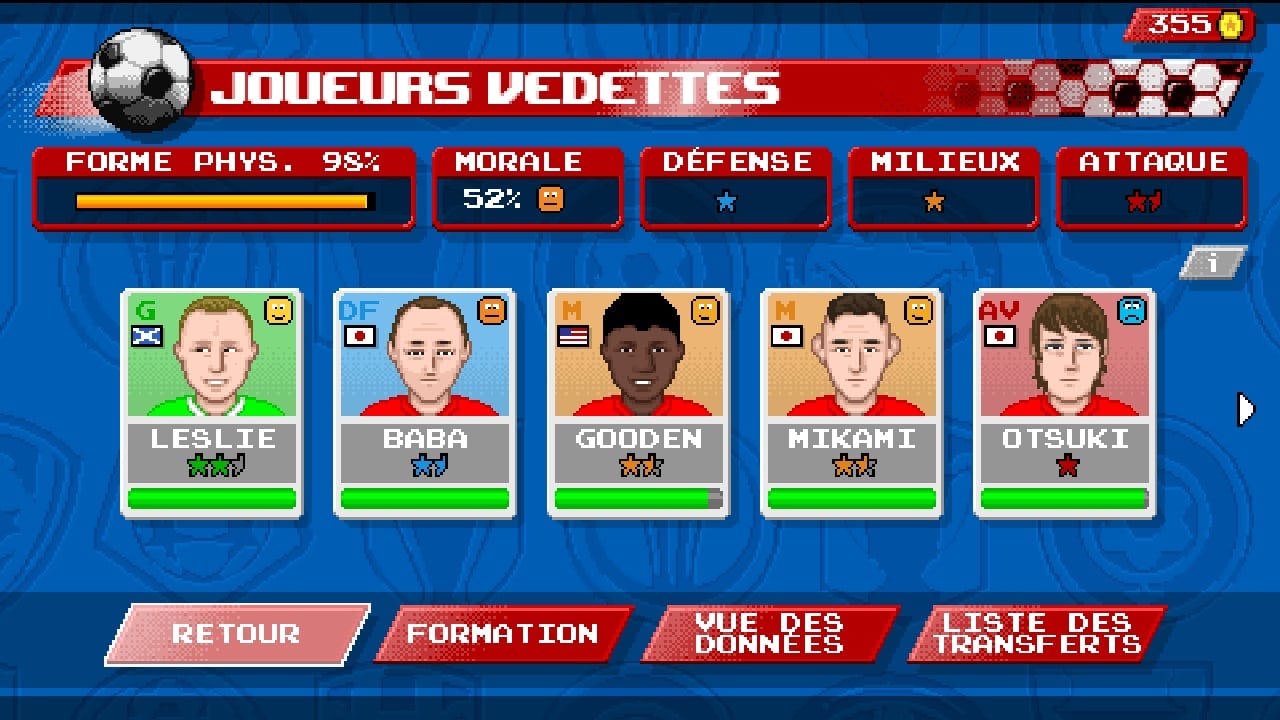Image resolution: width=1280 pixels, height=720 pixels.
Task: Open the Formation screen
Action: (502, 634)
